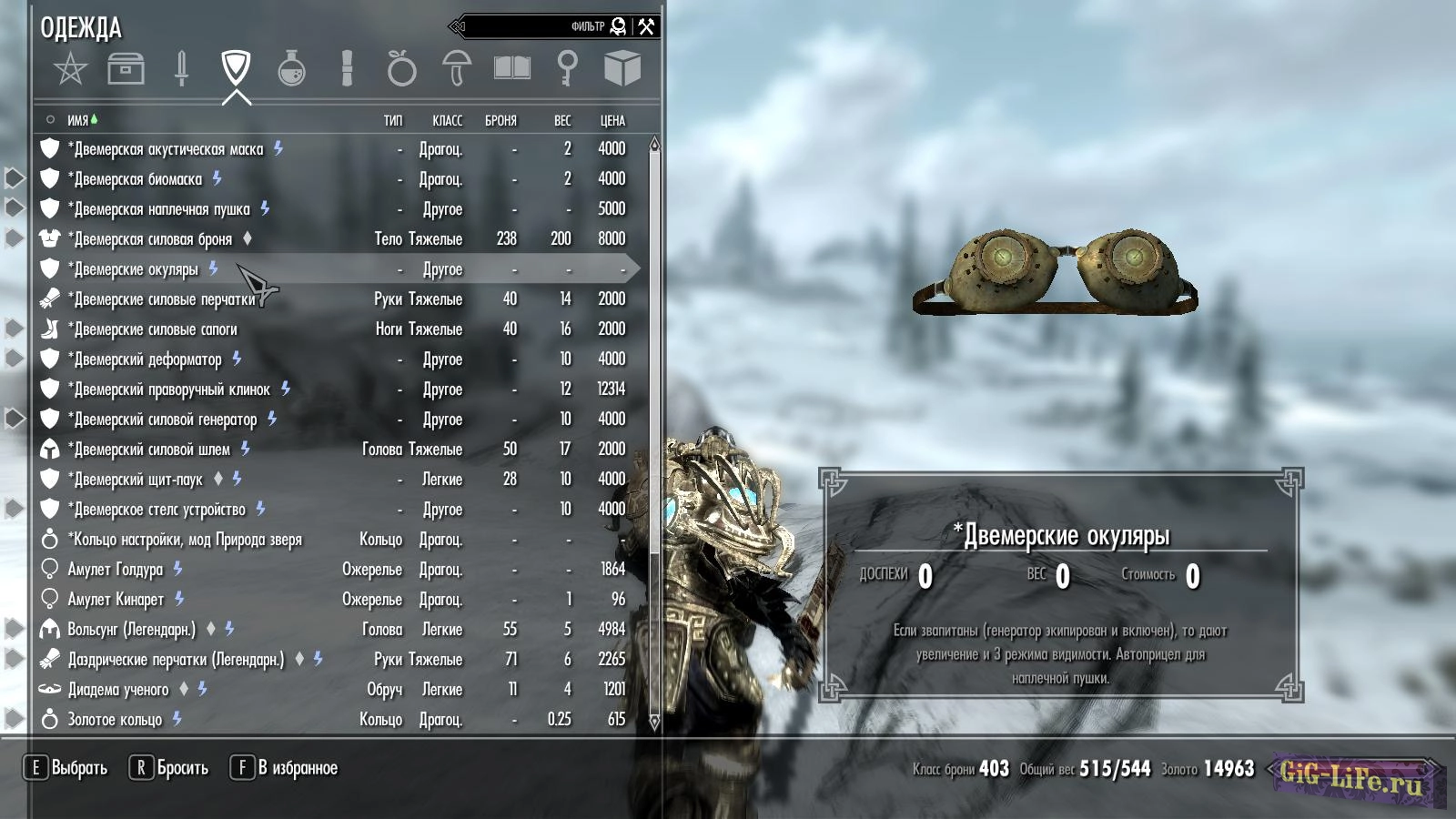1456x819 pixels.
Task: Select the books category tab
Action: (x=511, y=69)
